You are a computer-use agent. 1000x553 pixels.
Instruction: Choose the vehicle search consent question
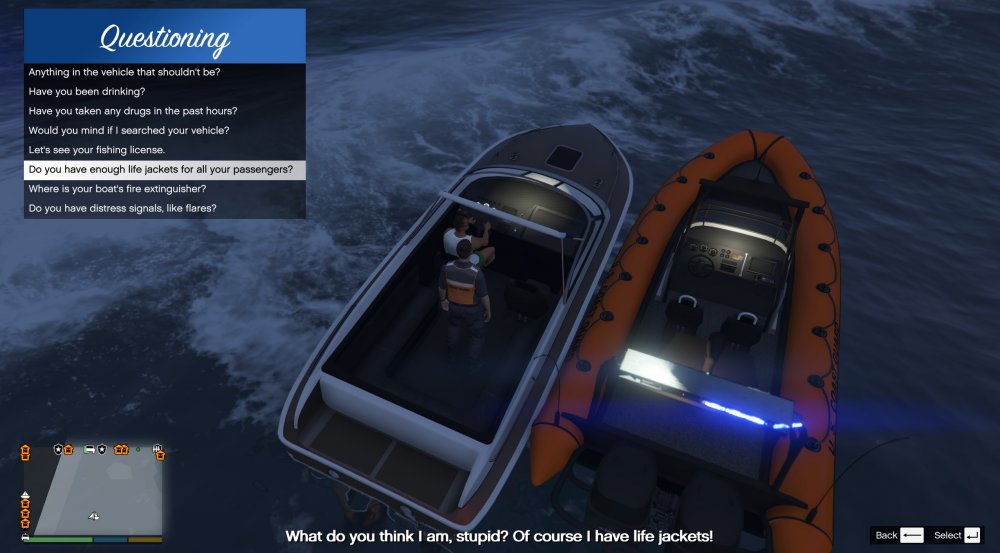(129, 130)
